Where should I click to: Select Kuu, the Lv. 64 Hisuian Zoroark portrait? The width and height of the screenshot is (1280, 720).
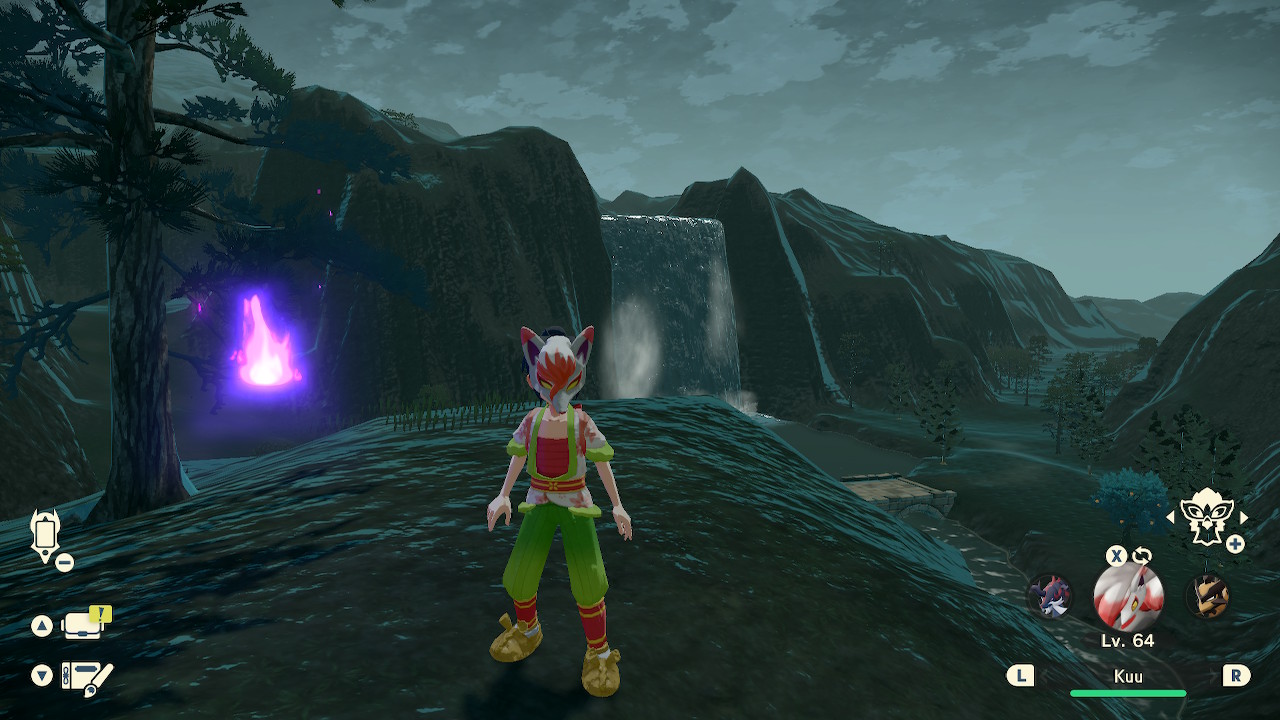pyautogui.click(x=1127, y=598)
